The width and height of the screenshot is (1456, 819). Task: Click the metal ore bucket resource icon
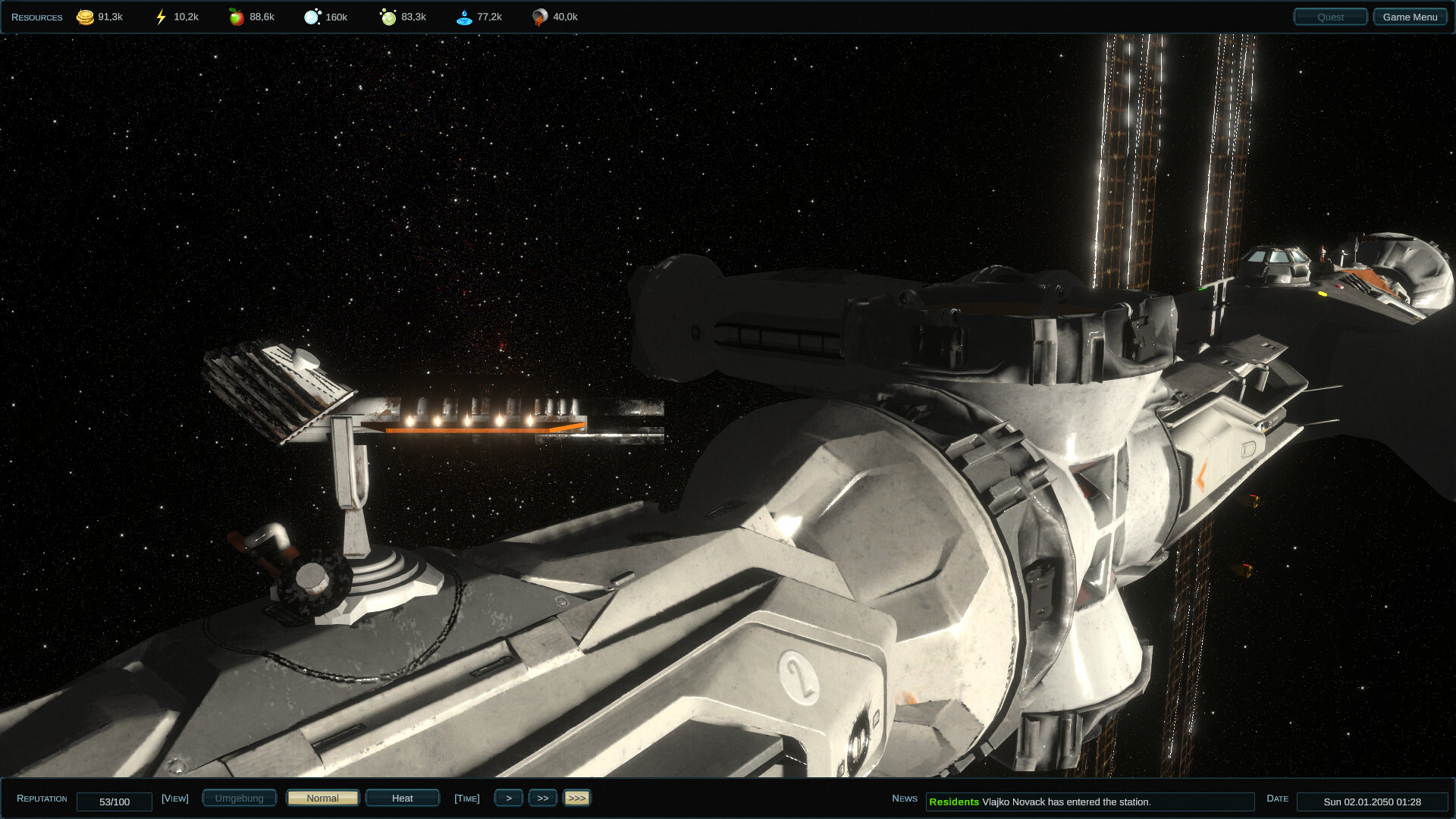point(540,16)
